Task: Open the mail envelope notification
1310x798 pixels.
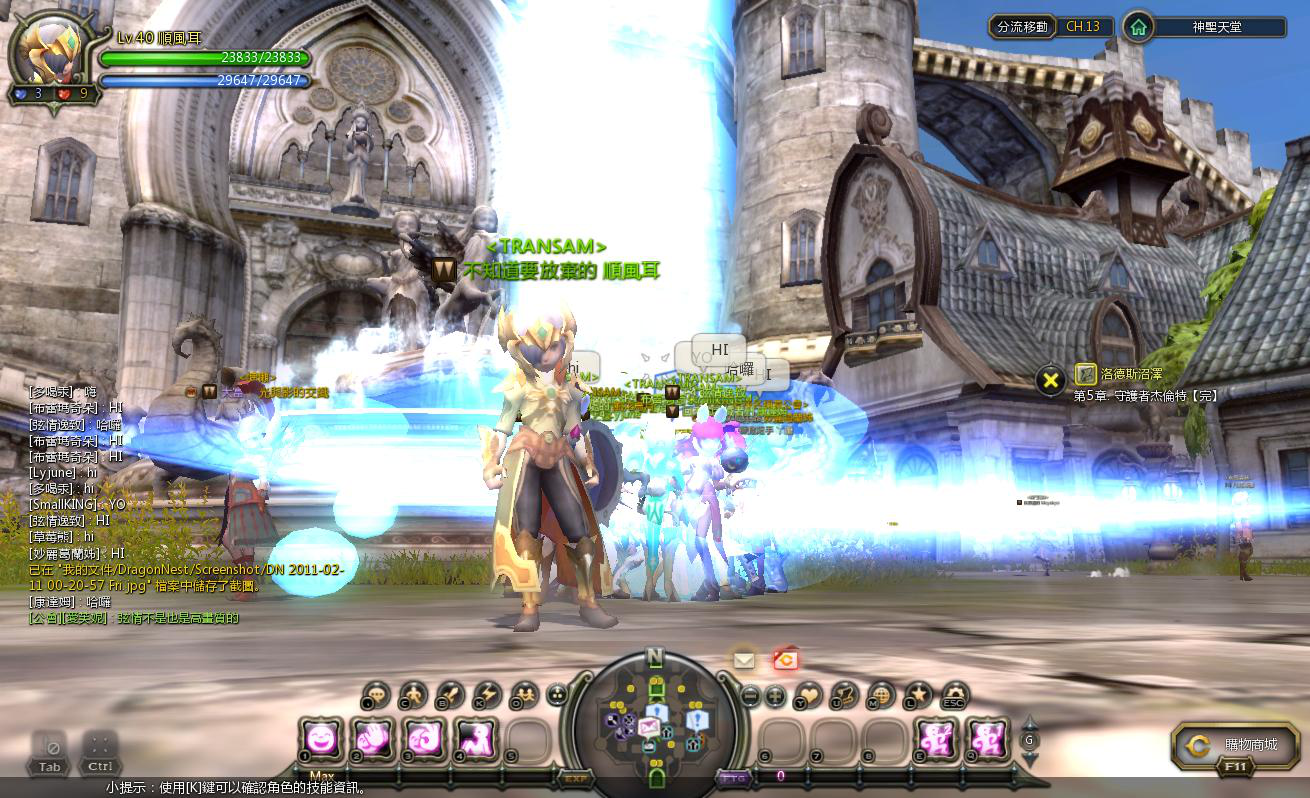Action: (x=744, y=660)
